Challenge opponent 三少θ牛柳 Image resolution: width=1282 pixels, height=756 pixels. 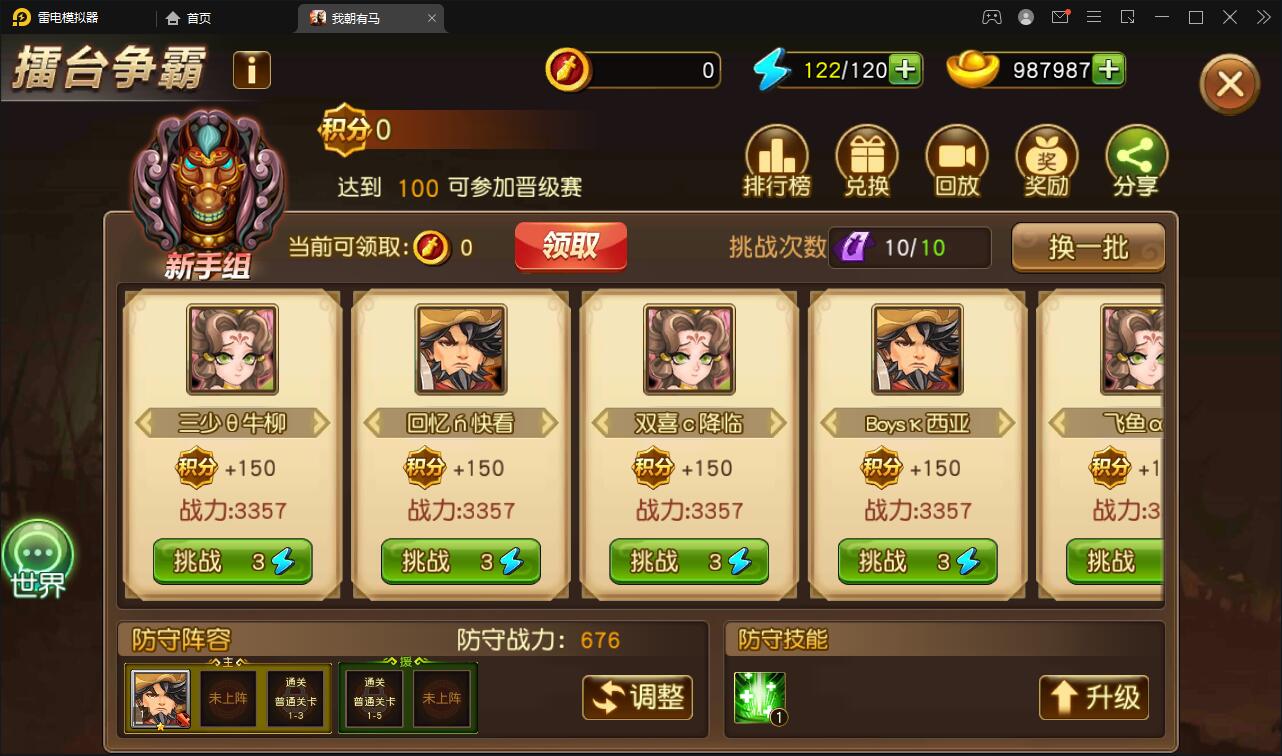[232, 561]
